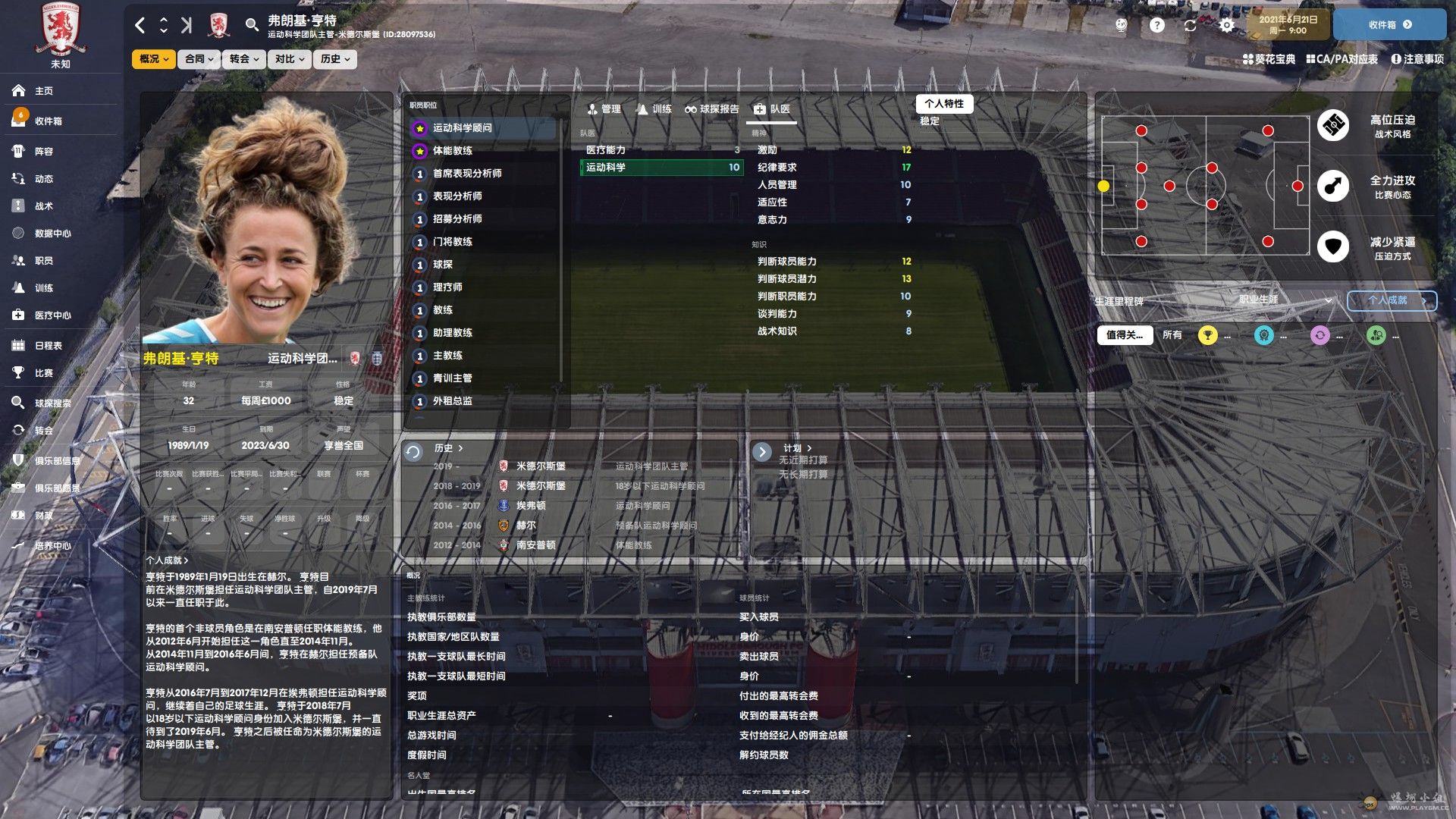Viewport: 1456px width, 819px height.
Task: Open the CA/PA对应表 link
Action: [1341, 59]
